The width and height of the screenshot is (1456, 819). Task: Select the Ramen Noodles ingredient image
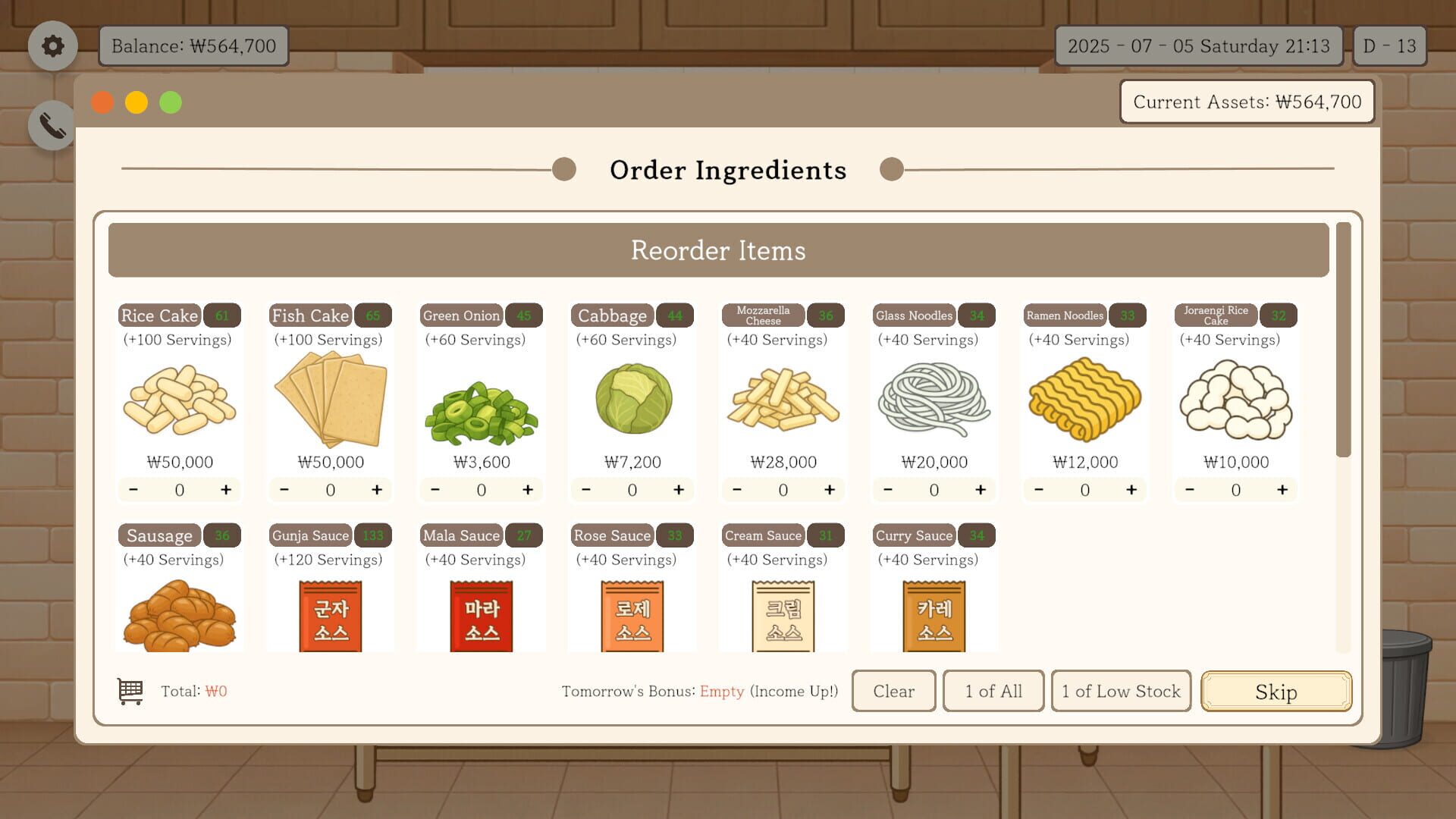point(1084,402)
